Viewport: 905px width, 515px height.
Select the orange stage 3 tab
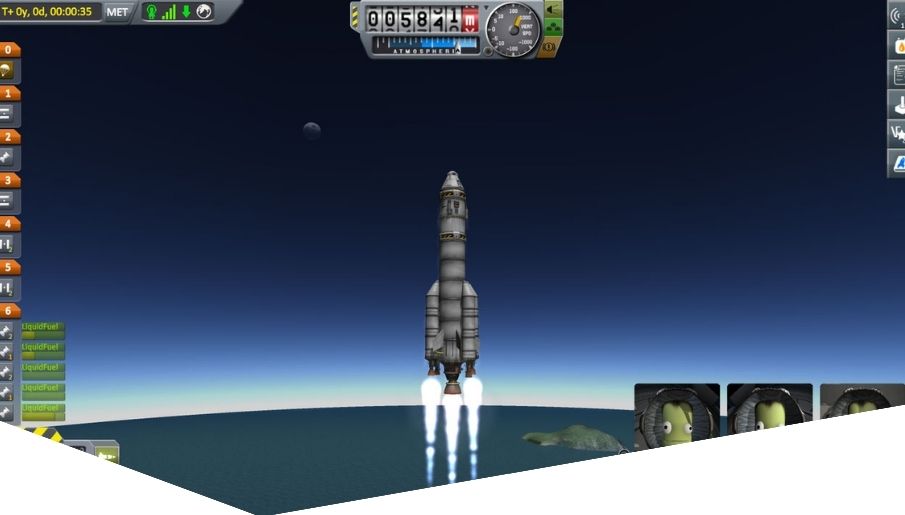[x=9, y=181]
